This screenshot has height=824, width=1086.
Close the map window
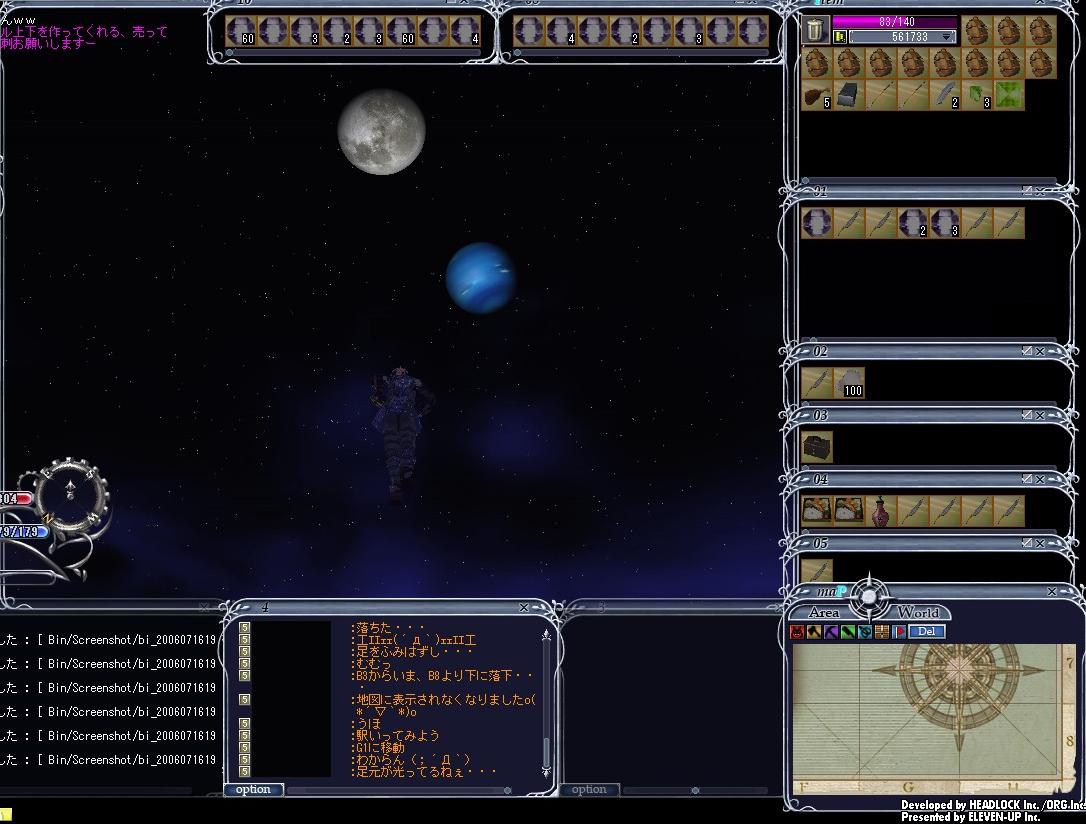(x=1052, y=592)
